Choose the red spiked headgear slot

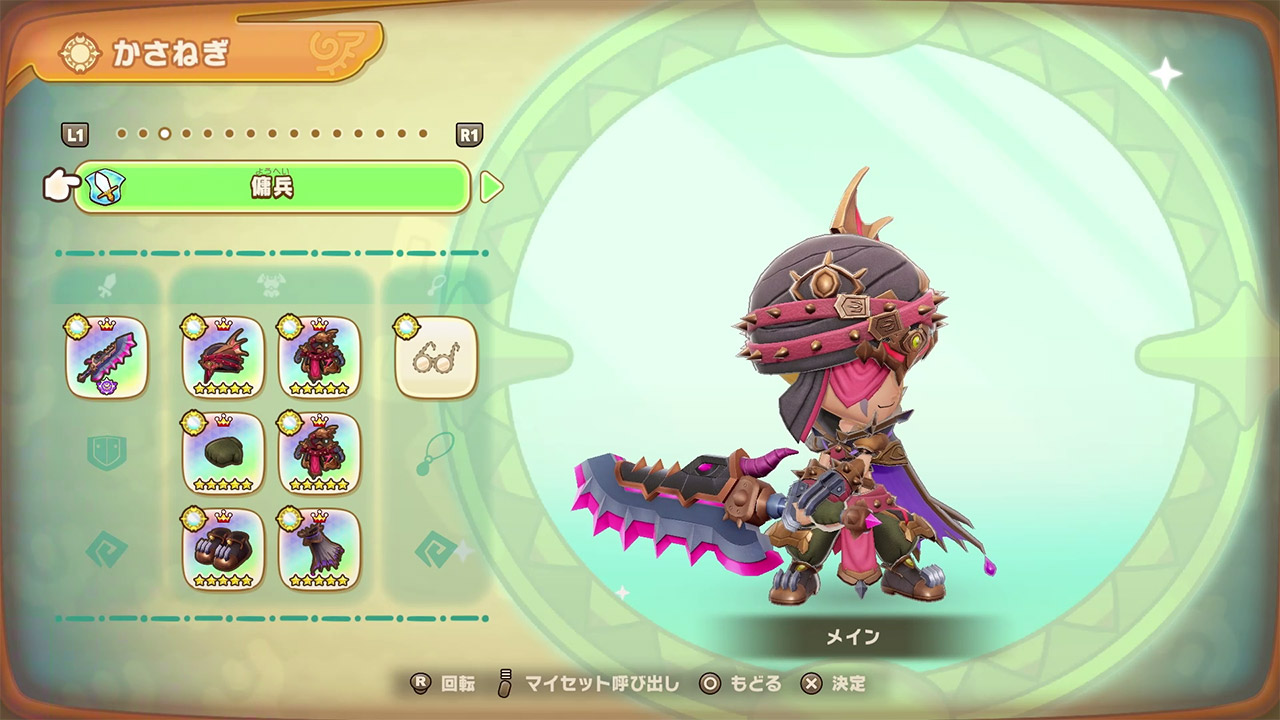223,357
